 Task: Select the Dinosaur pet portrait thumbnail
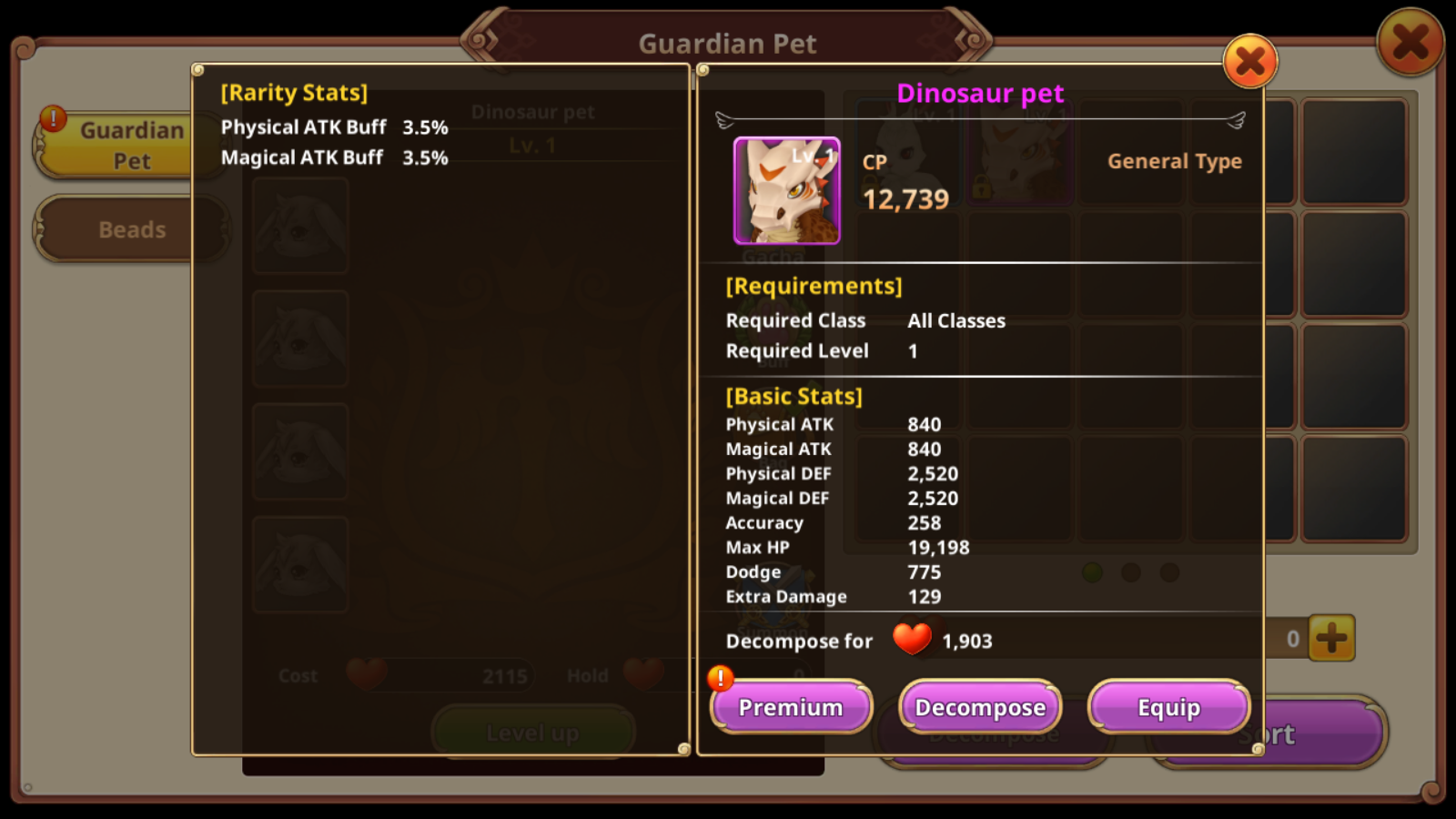point(787,191)
